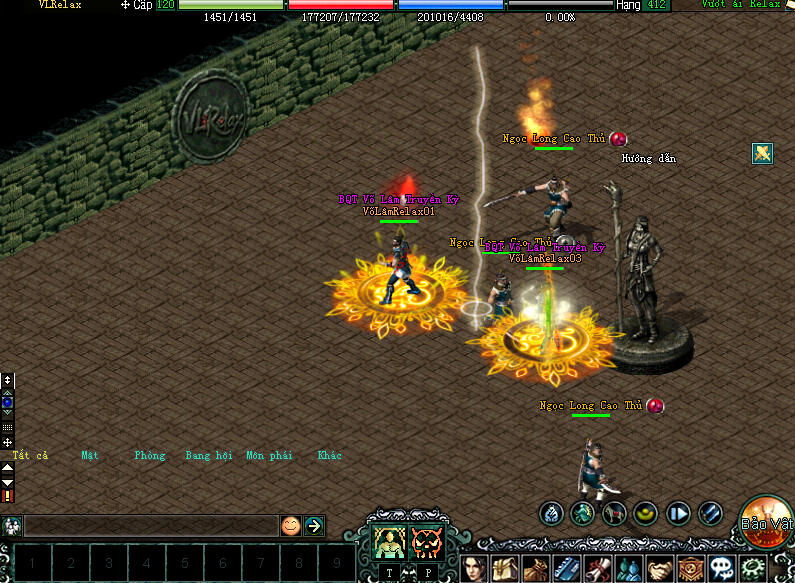The image size is (795, 583).
Task: Click the round play-arrow button
Action: pyautogui.click(x=679, y=514)
